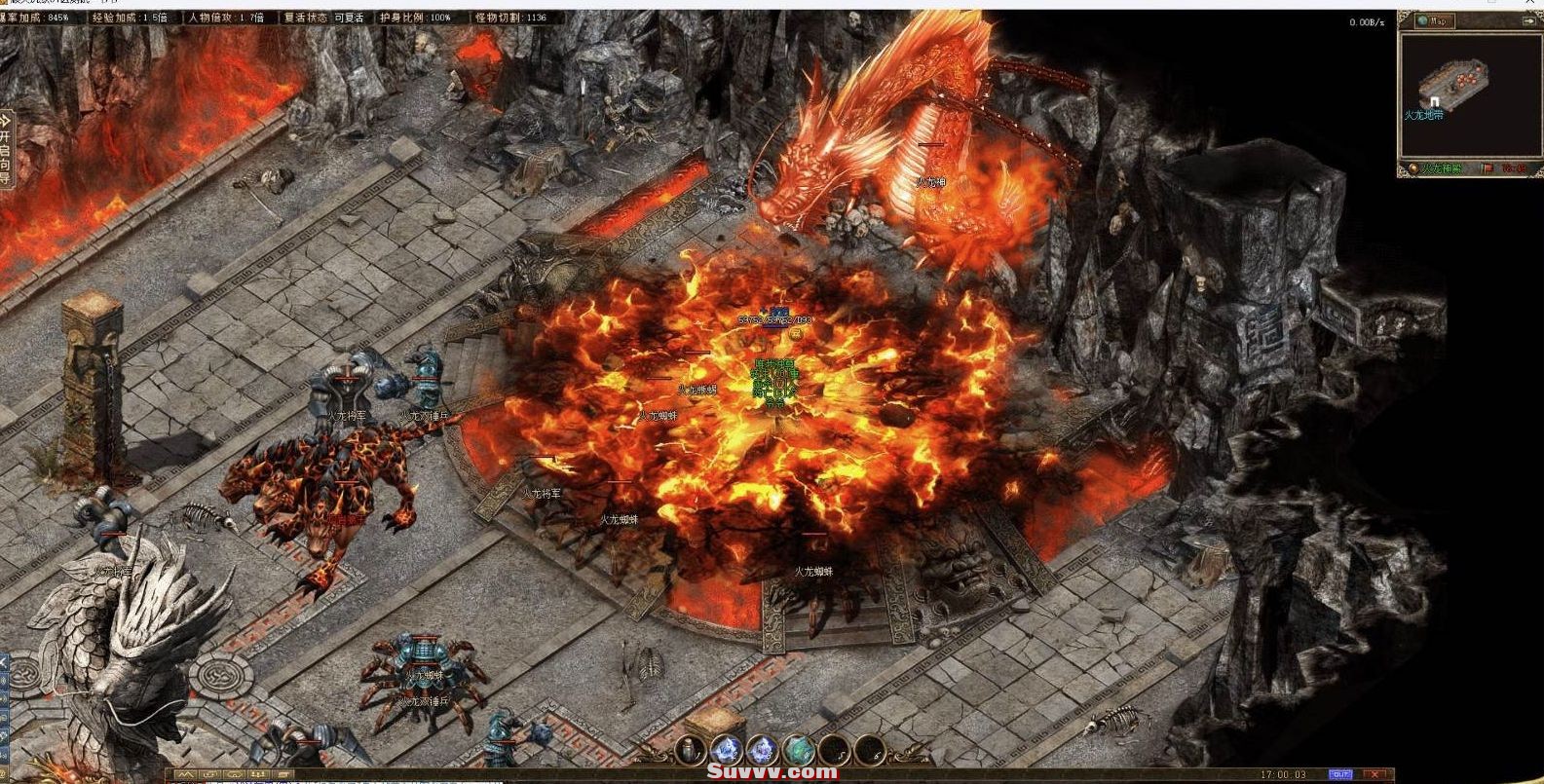1544x784 pixels.
Task: Activate the green crystal skill in the hotbar
Action: (798, 749)
